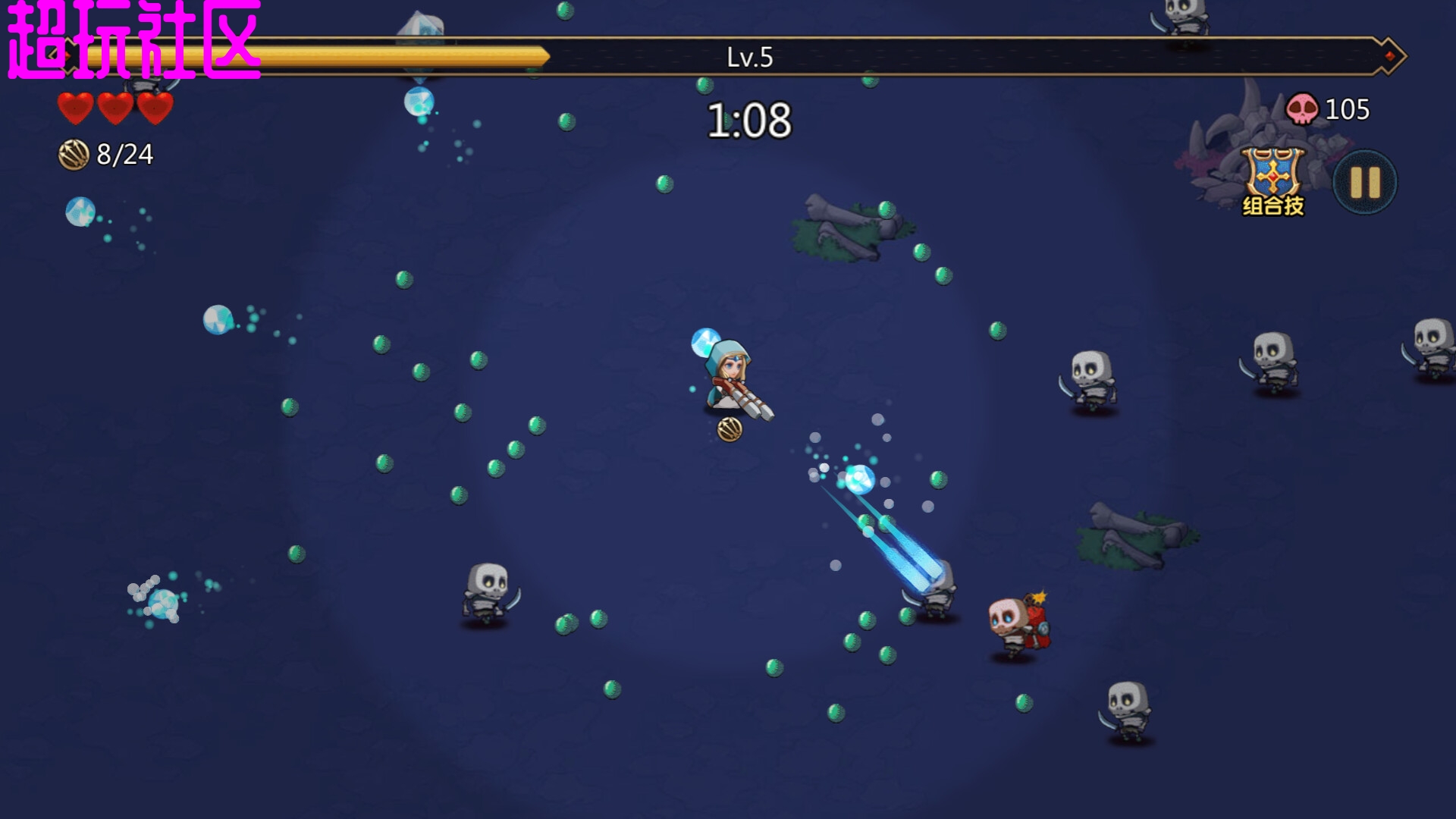Pause the game with the pause button
Image resolution: width=1456 pixels, height=819 pixels.
(1365, 182)
